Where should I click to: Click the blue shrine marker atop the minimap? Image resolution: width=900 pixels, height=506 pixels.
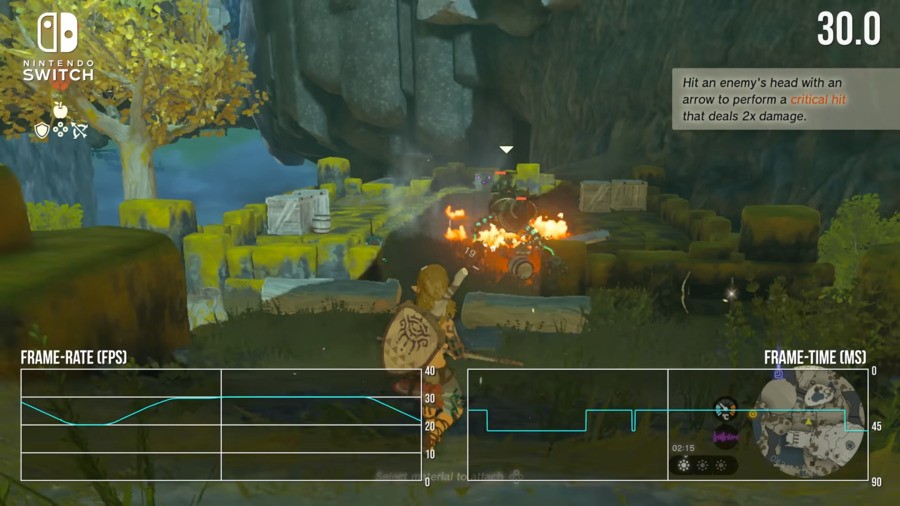(x=779, y=374)
